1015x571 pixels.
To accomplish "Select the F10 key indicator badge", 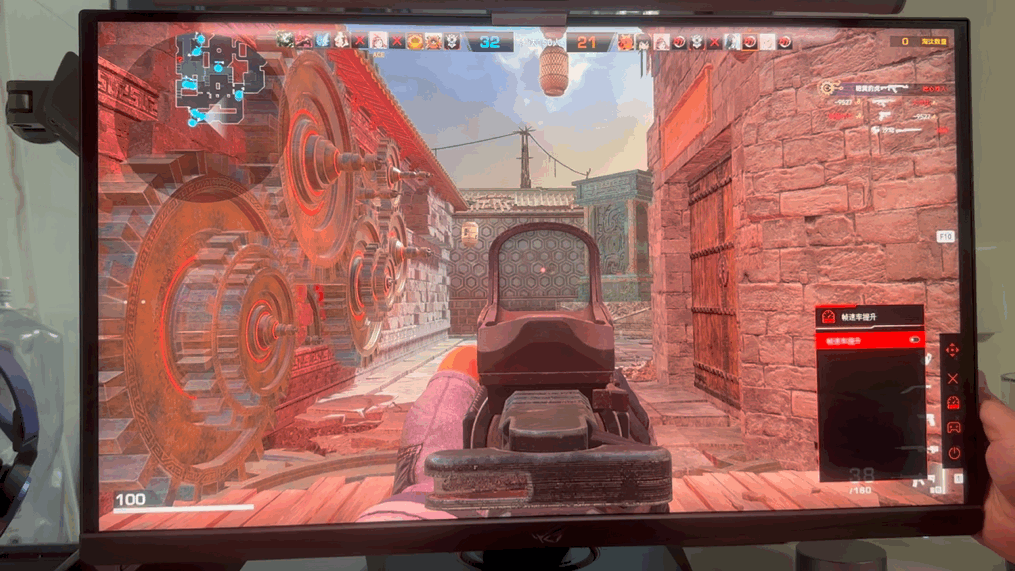I will click(945, 237).
